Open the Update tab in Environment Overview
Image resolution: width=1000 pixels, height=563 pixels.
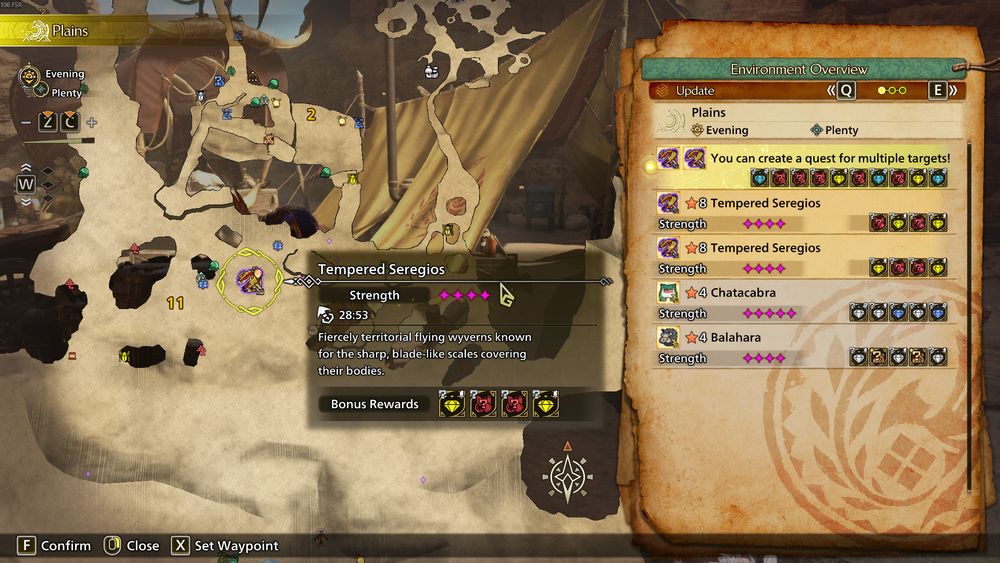pyautogui.click(x=695, y=91)
